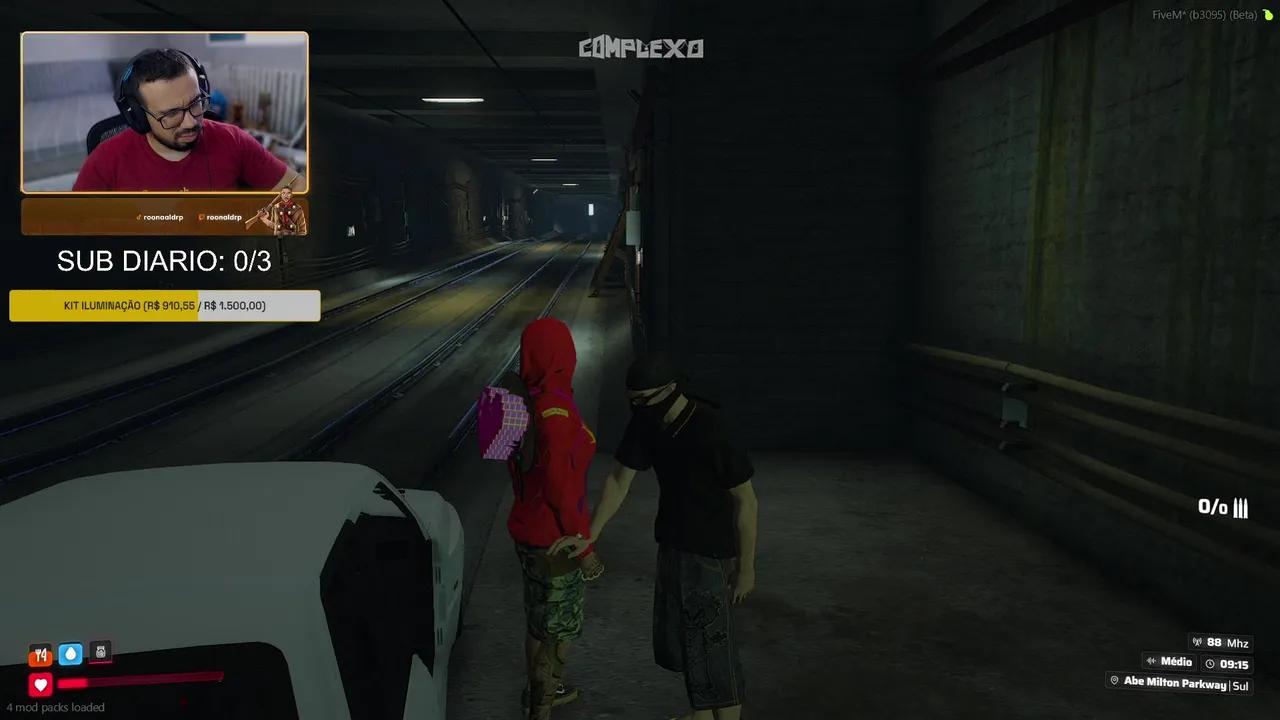This screenshot has width=1280, height=720.
Task: Click the TikTok icon next to roonaaldrp
Action: [138, 217]
